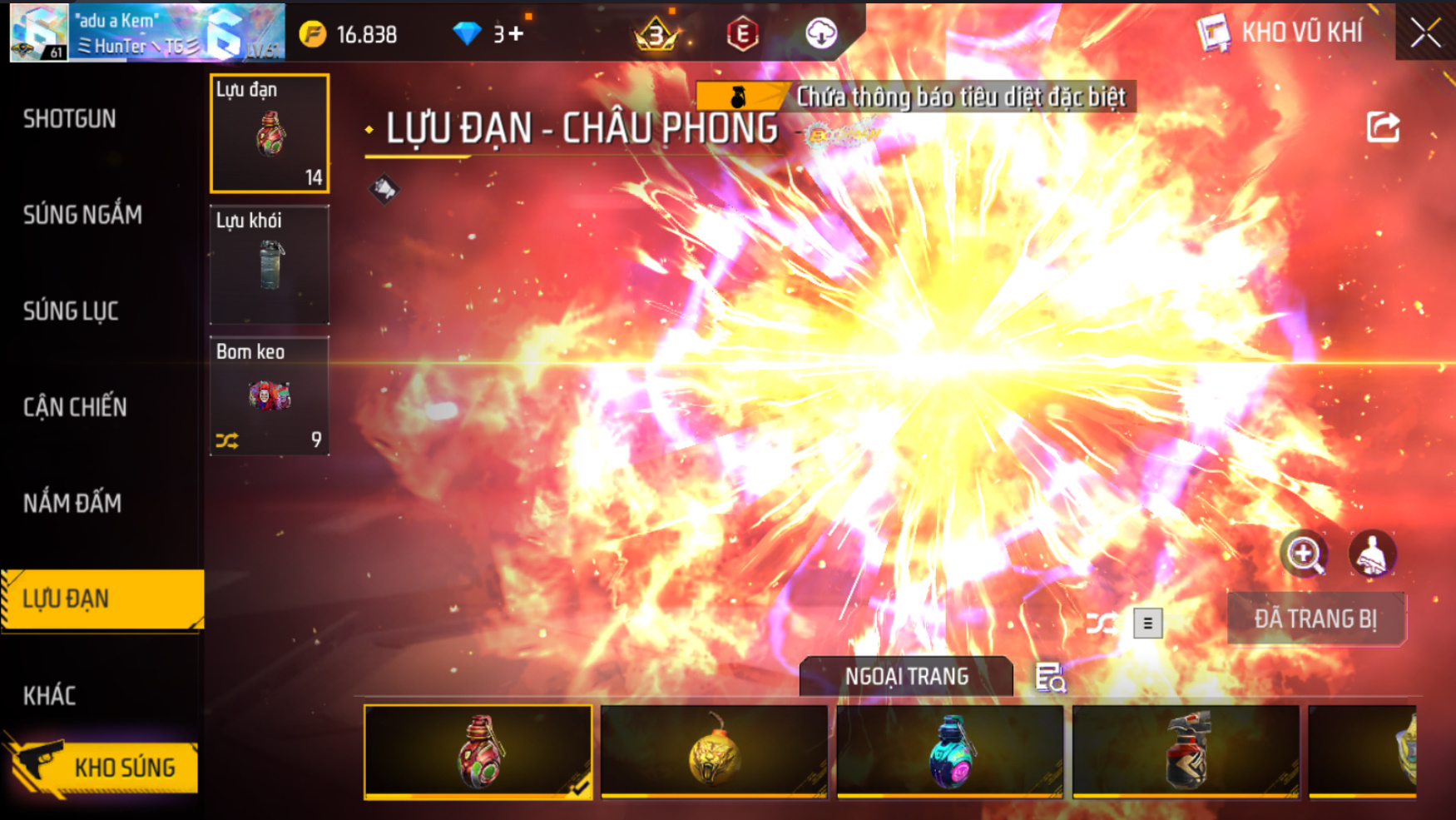Switch to the SÚNG NGẮM category
Screen dimensions: 1456x820
(x=82, y=215)
